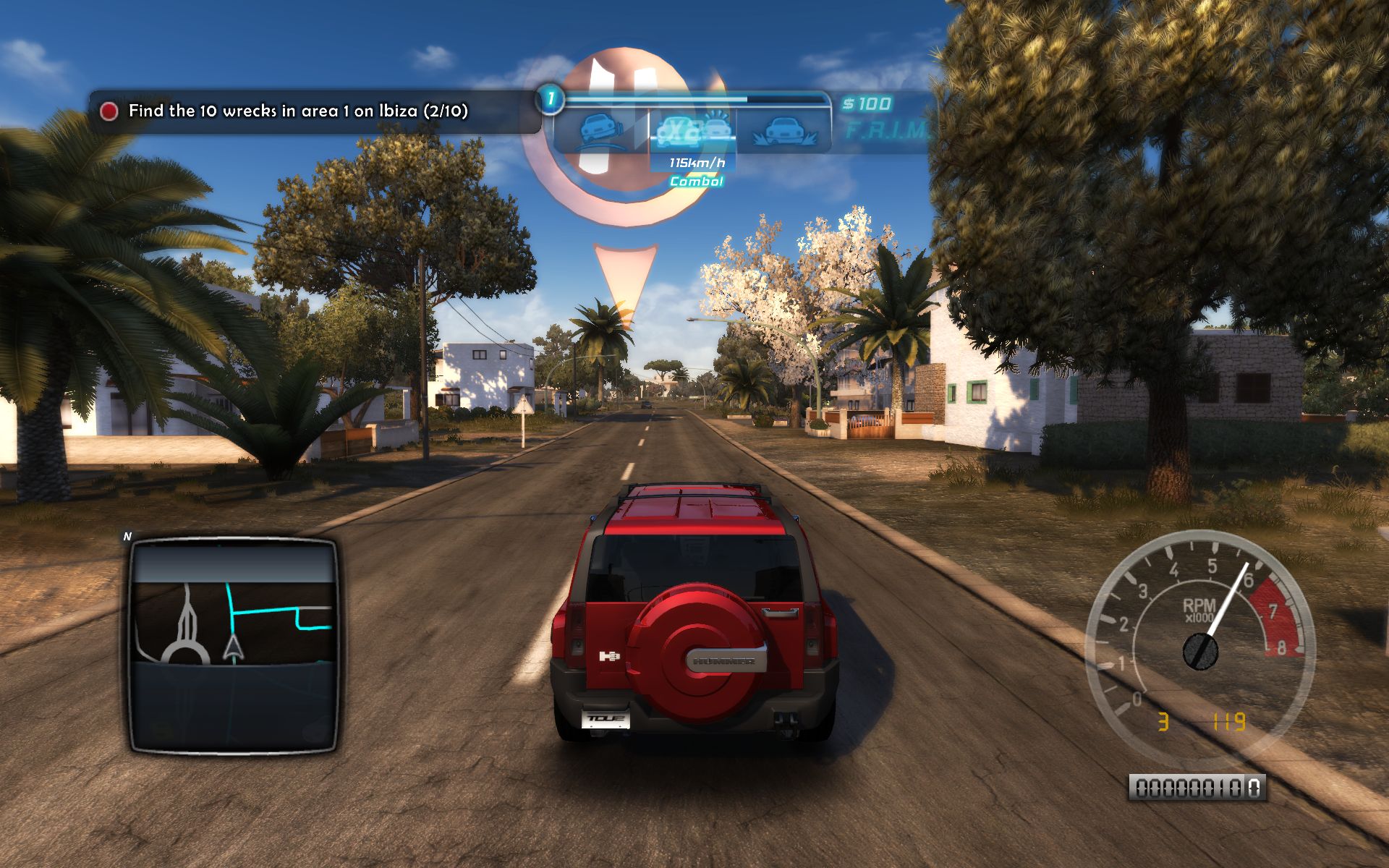The image size is (1389, 868).
Task: Choose the highlighted two-car combo icon
Action: [x=692, y=131]
